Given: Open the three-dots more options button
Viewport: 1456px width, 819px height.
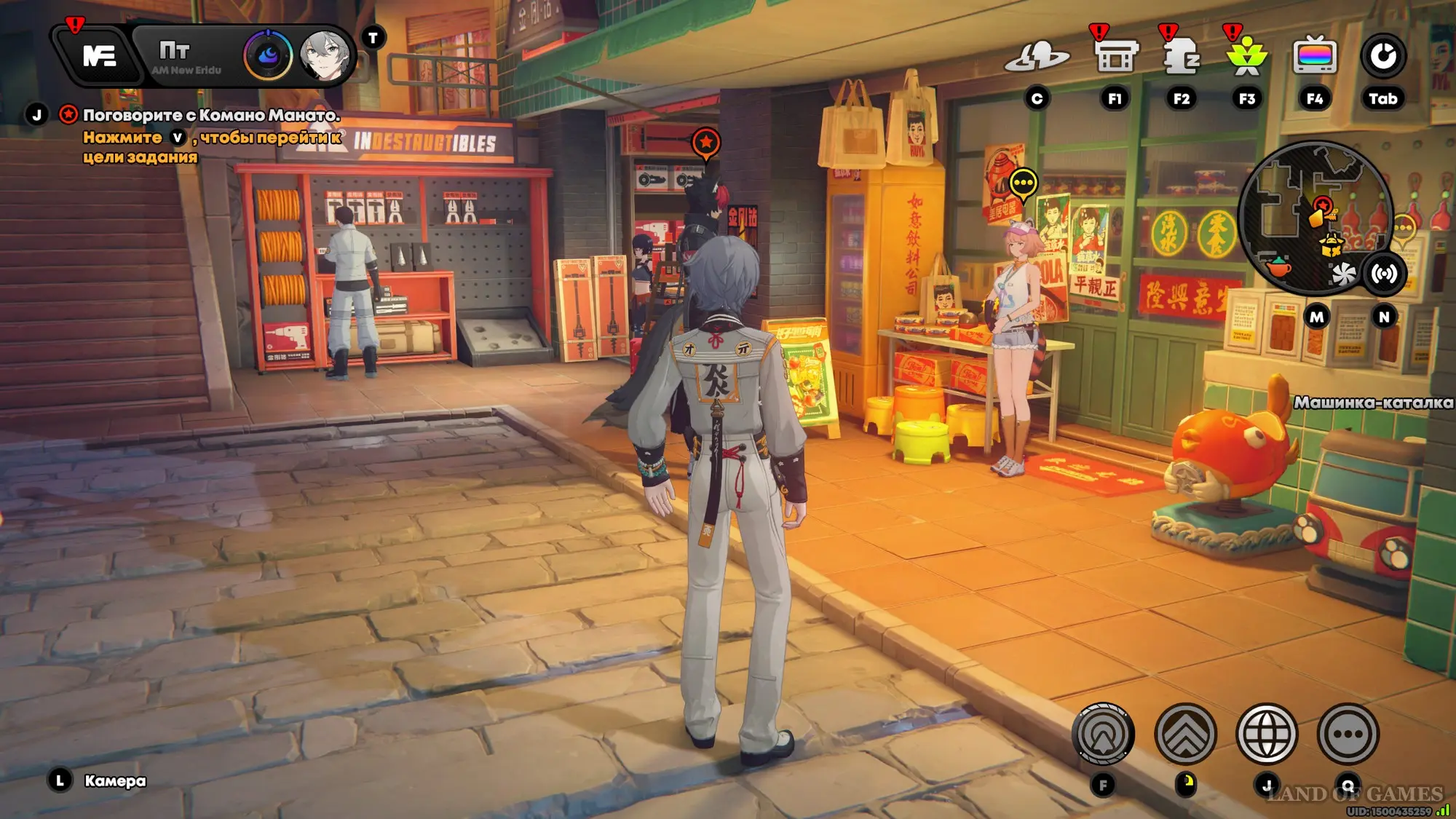Looking at the screenshot, I should 1348,734.
